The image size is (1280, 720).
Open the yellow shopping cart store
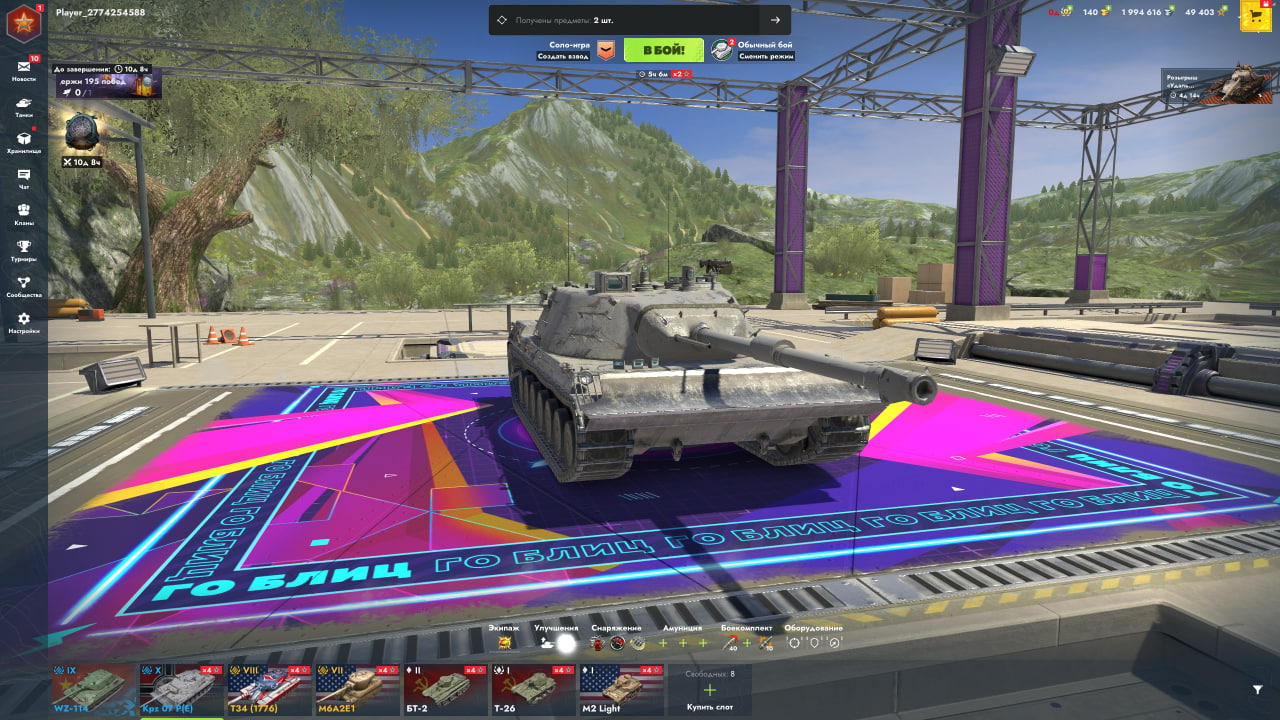[x=1255, y=15]
